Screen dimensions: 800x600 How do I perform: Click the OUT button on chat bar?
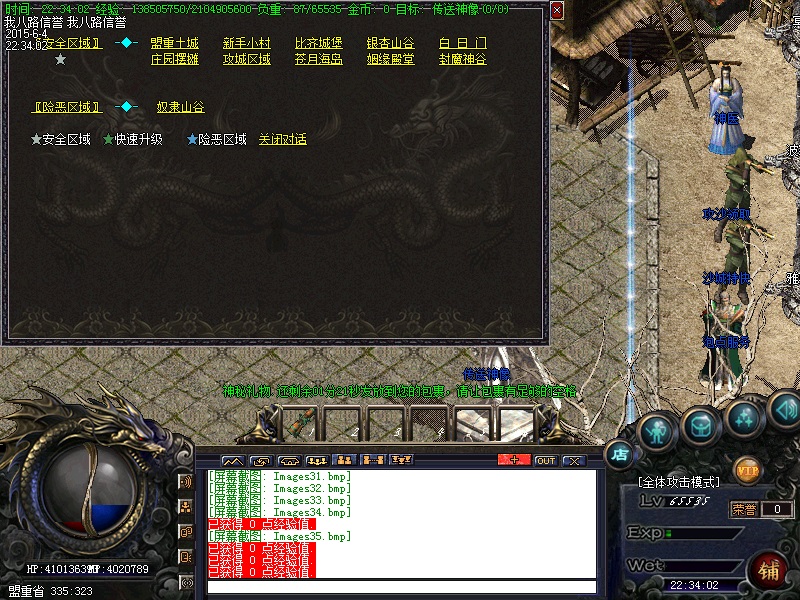coord(545,460)
